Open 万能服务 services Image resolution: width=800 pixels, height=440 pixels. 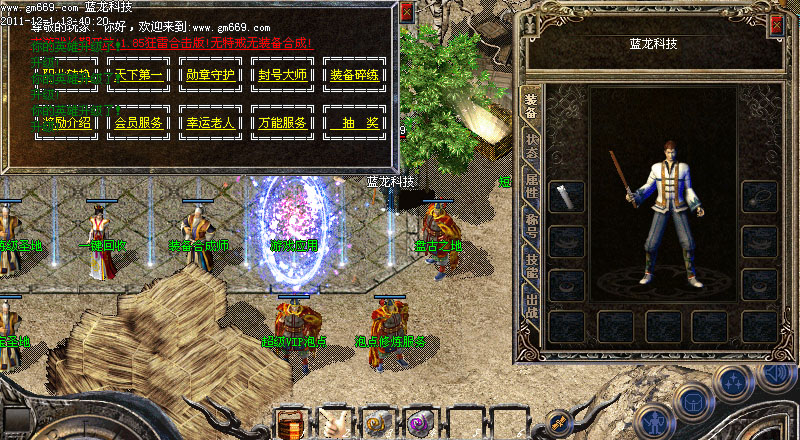pos(282,123)
